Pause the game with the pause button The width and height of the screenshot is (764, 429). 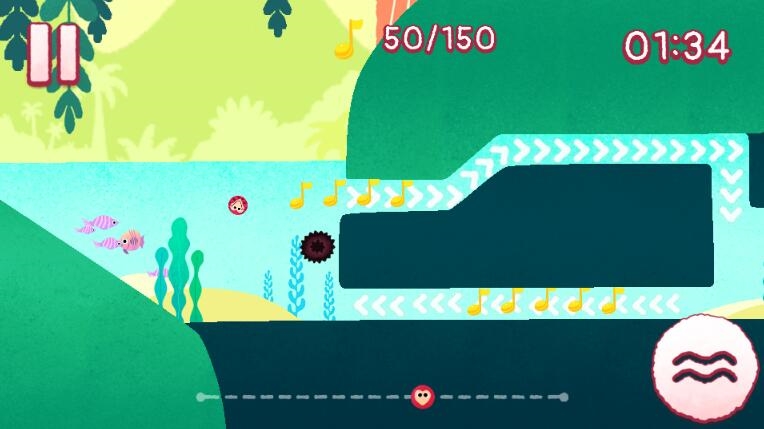53,53
